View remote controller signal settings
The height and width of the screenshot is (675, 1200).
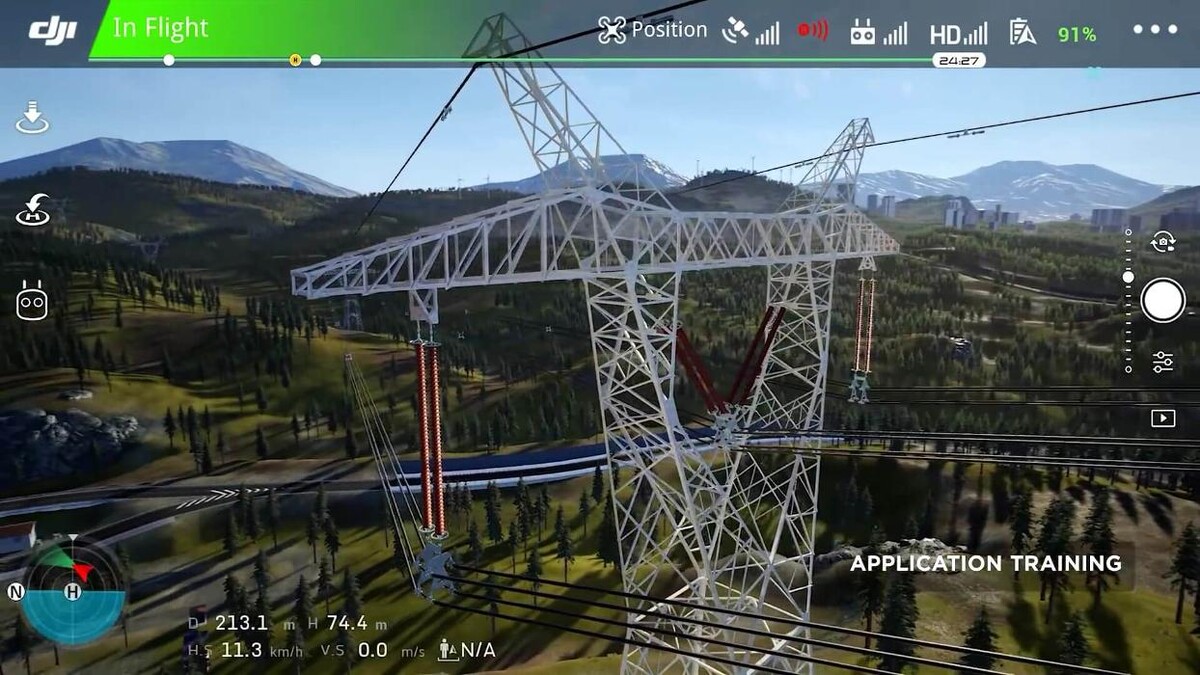(x=878, y=32)
